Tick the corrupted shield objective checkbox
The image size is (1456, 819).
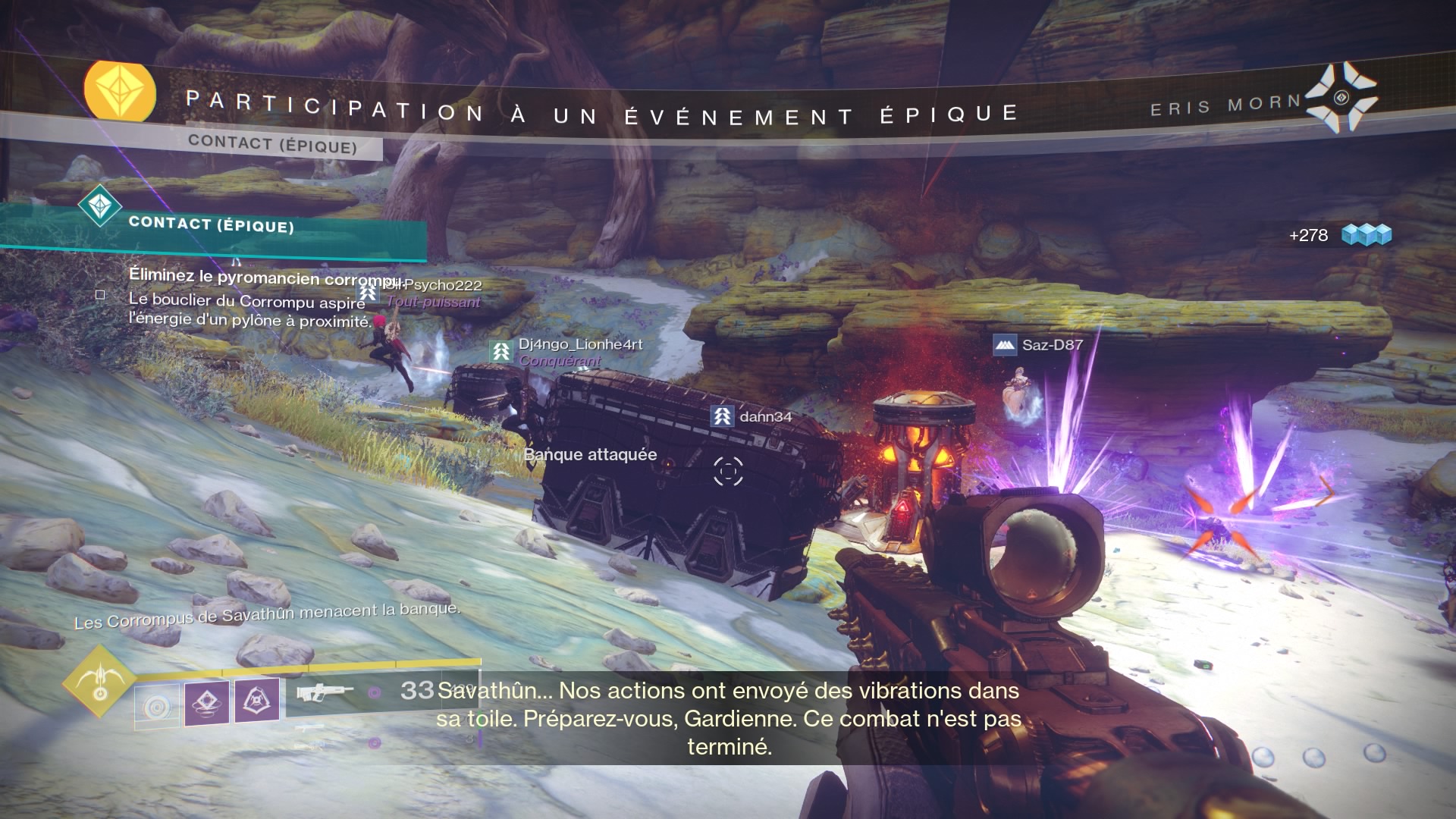(x=100, y=295)
